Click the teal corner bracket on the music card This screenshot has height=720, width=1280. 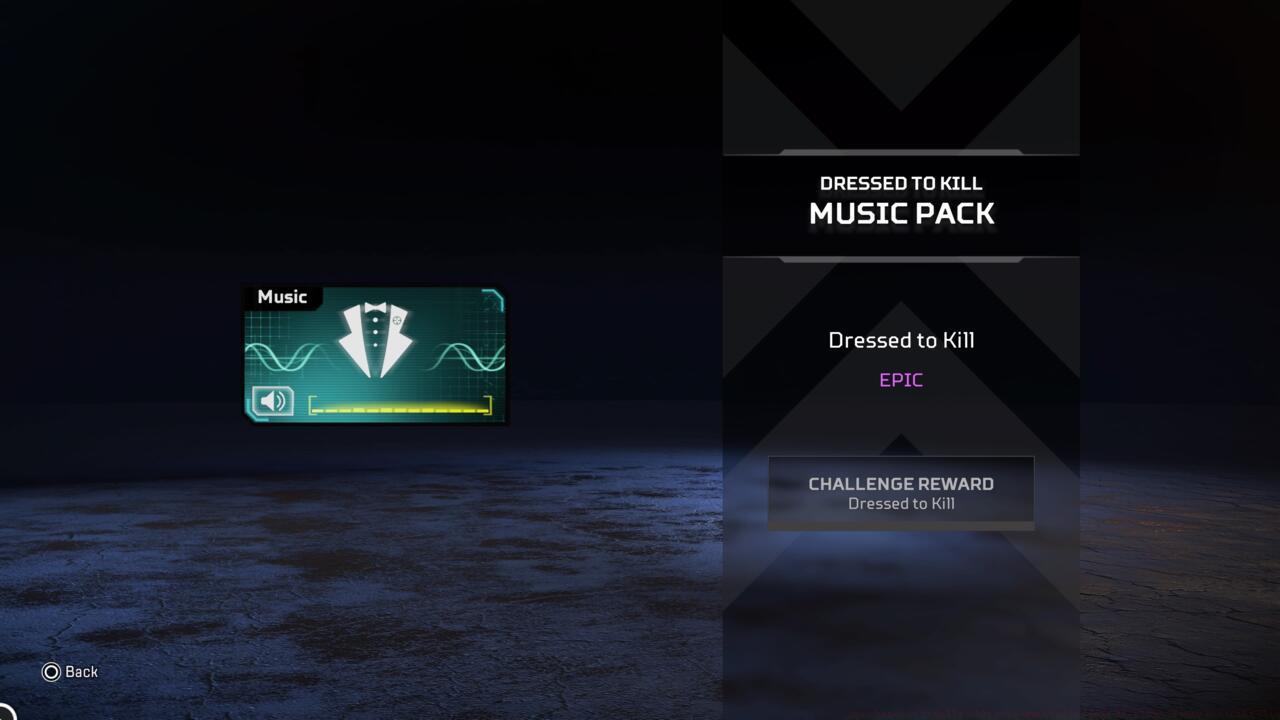(x=490, y=295)
